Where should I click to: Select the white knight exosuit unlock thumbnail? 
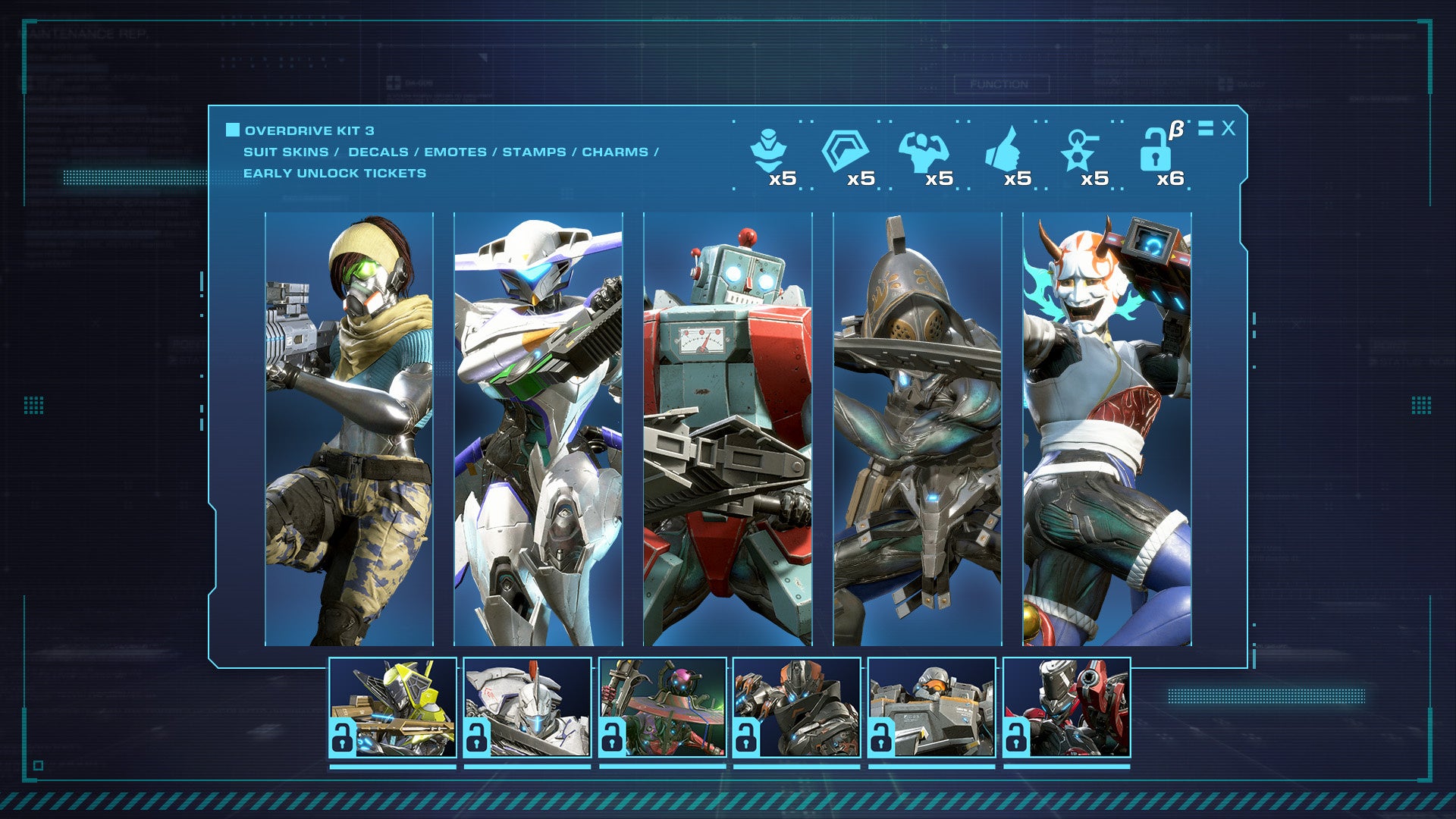point(528,708)
